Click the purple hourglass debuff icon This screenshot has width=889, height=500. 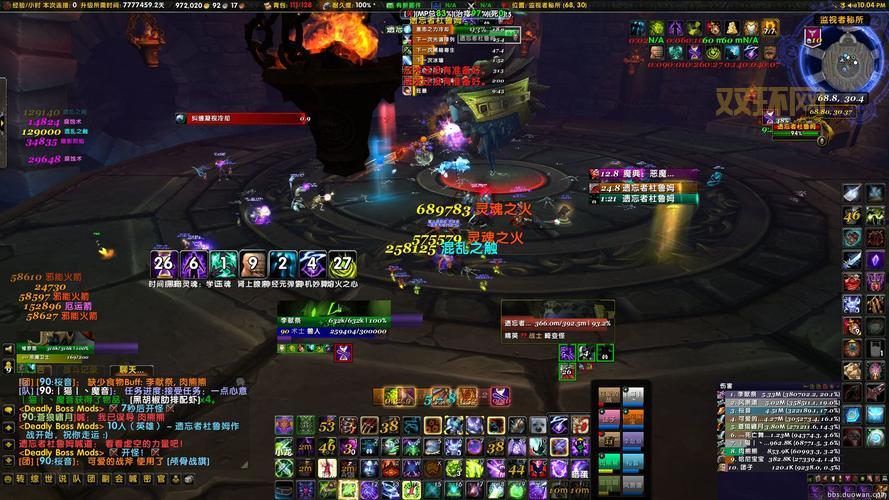tap(343, 351)
